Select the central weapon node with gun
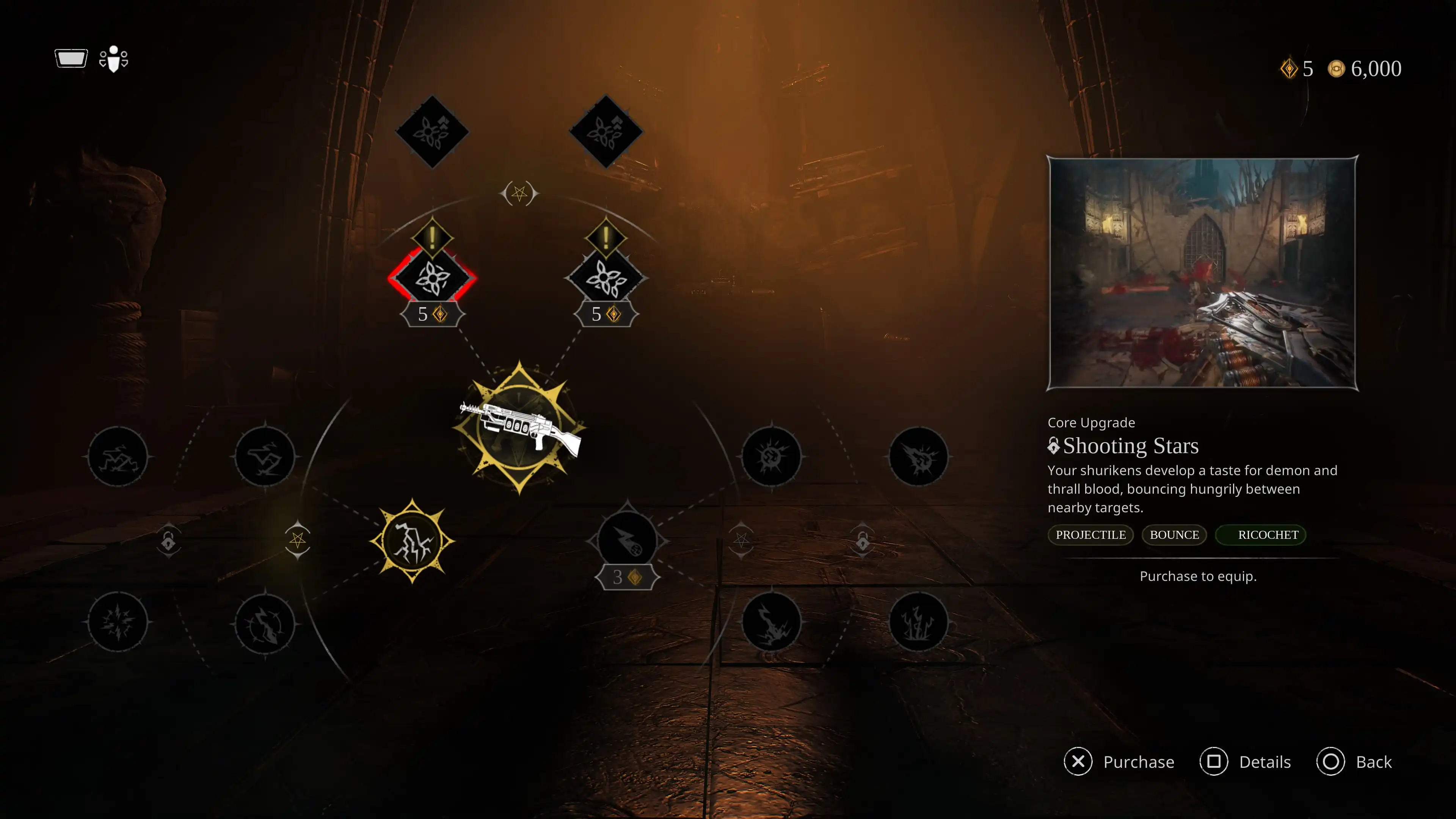This screenshot has width=1456, height=819. click(x=519, y=428)
